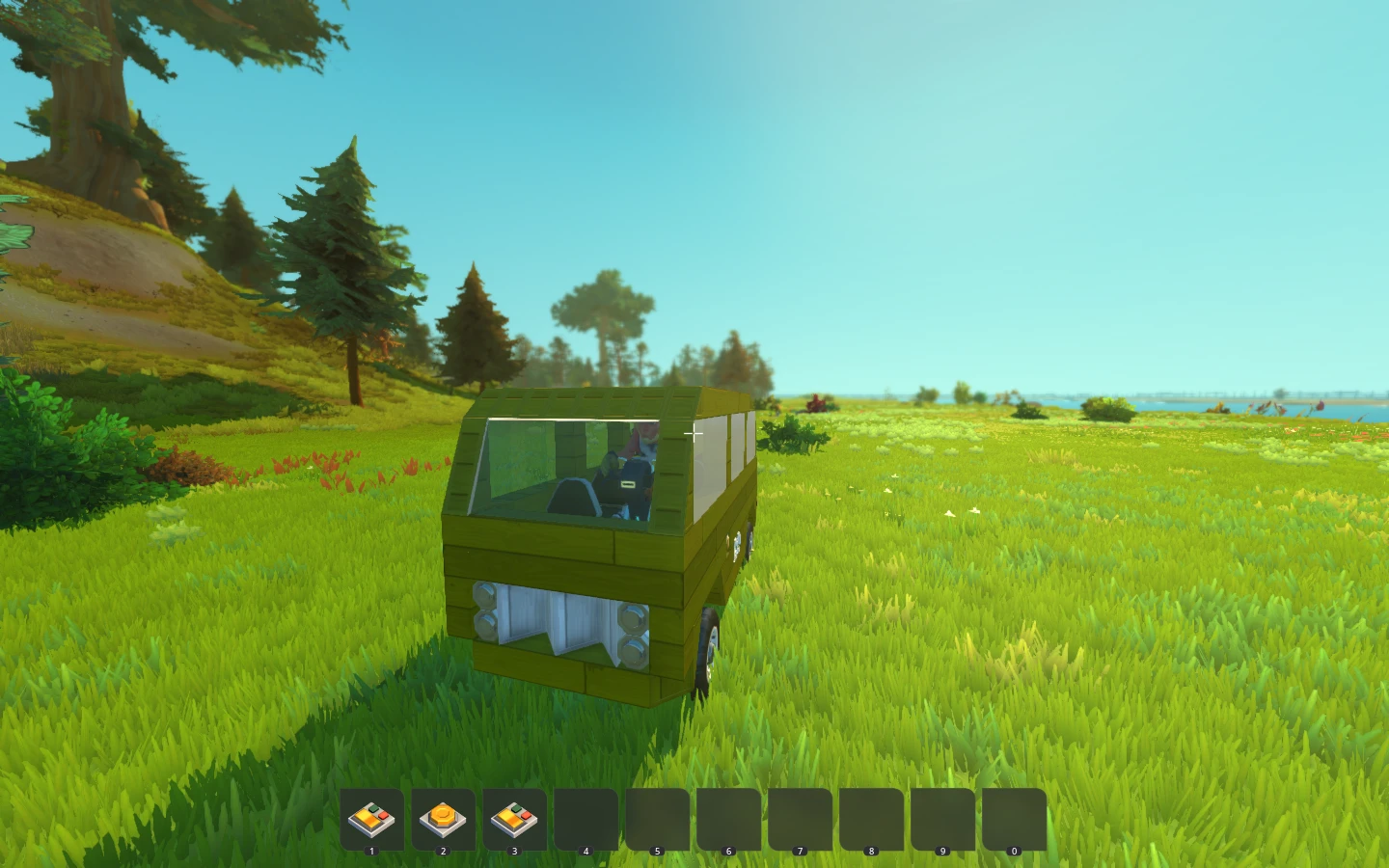The image size is (1389, 868).
Task: Select the switch part in hotbar slot 3
Action: pos(515,819)
